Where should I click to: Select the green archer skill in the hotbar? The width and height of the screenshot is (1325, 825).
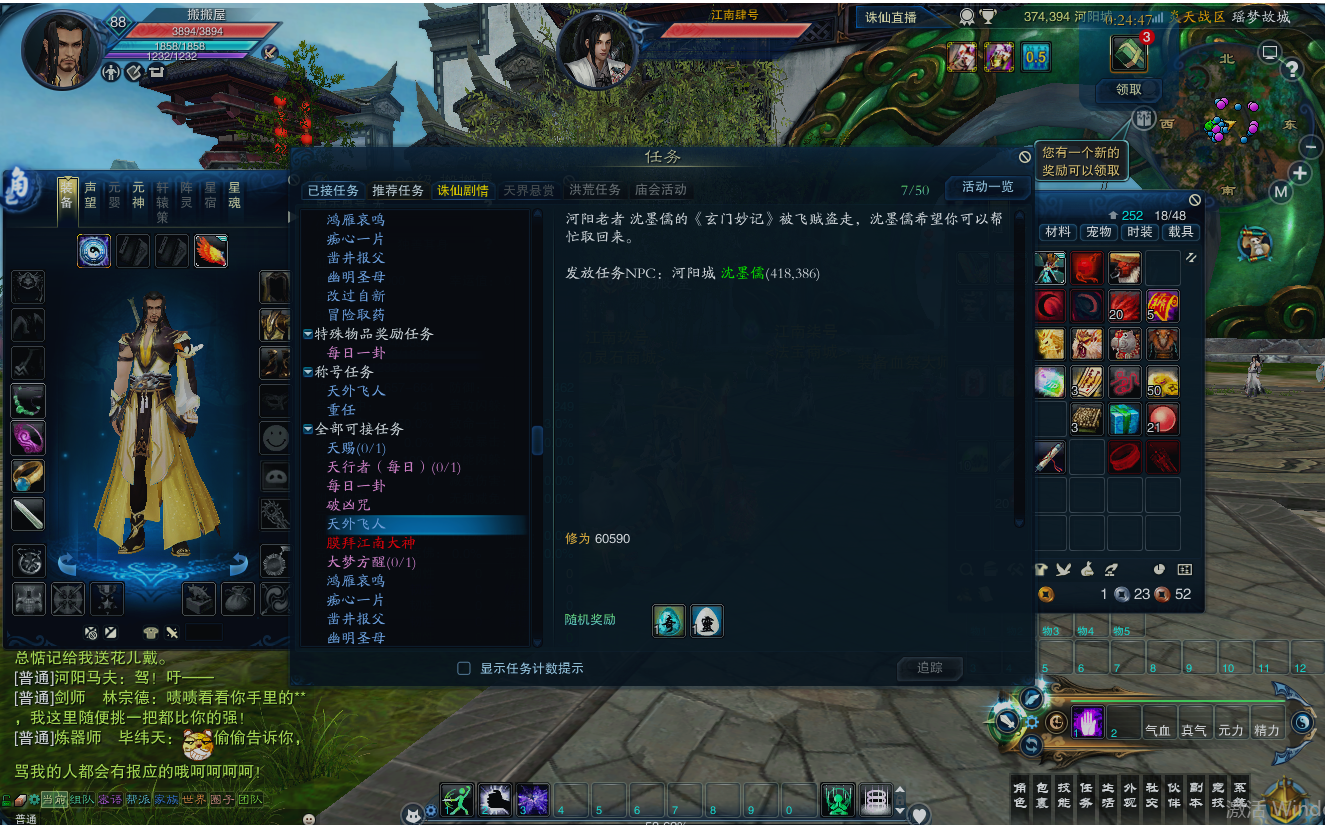tap(458, 800)
